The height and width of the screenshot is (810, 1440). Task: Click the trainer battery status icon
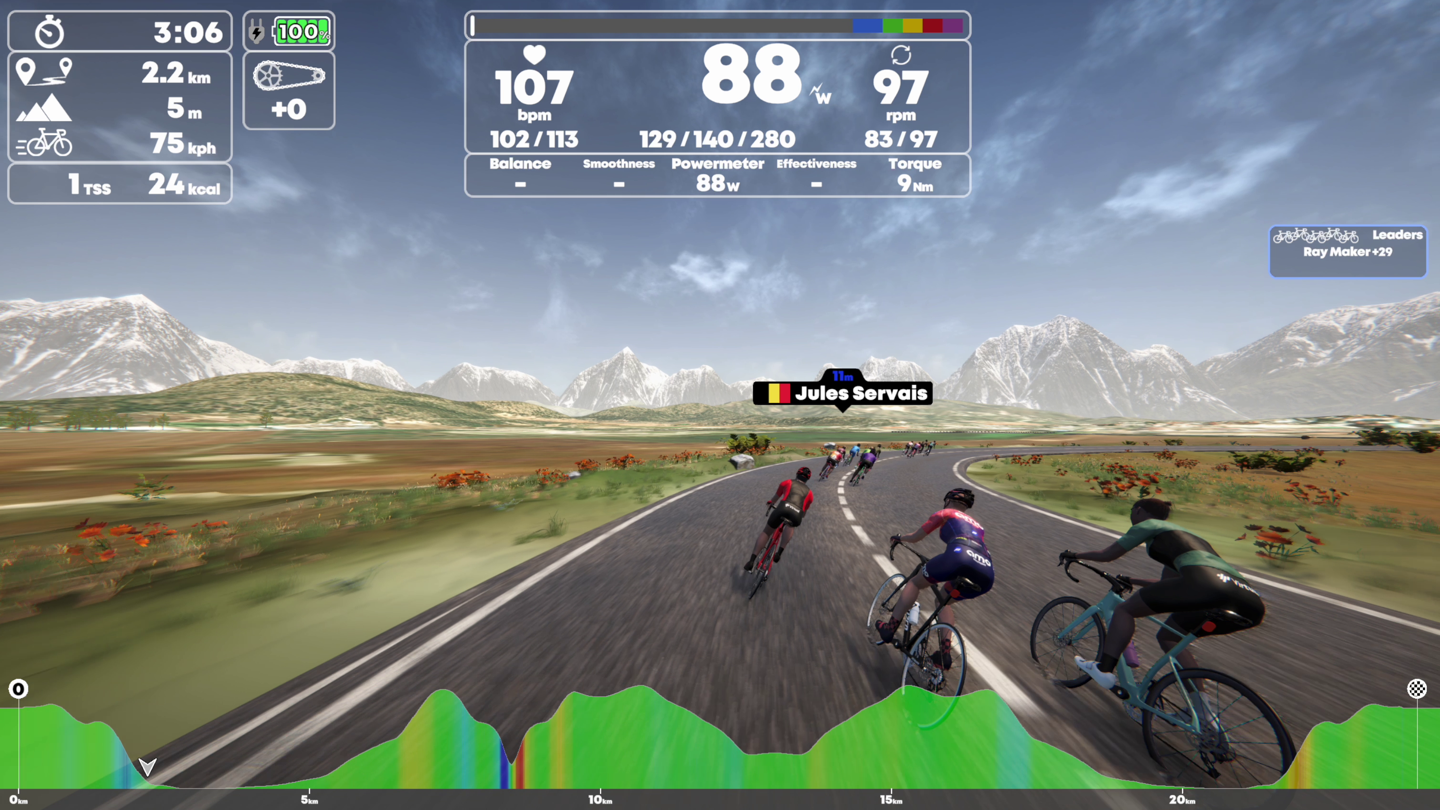click(289, 32)
